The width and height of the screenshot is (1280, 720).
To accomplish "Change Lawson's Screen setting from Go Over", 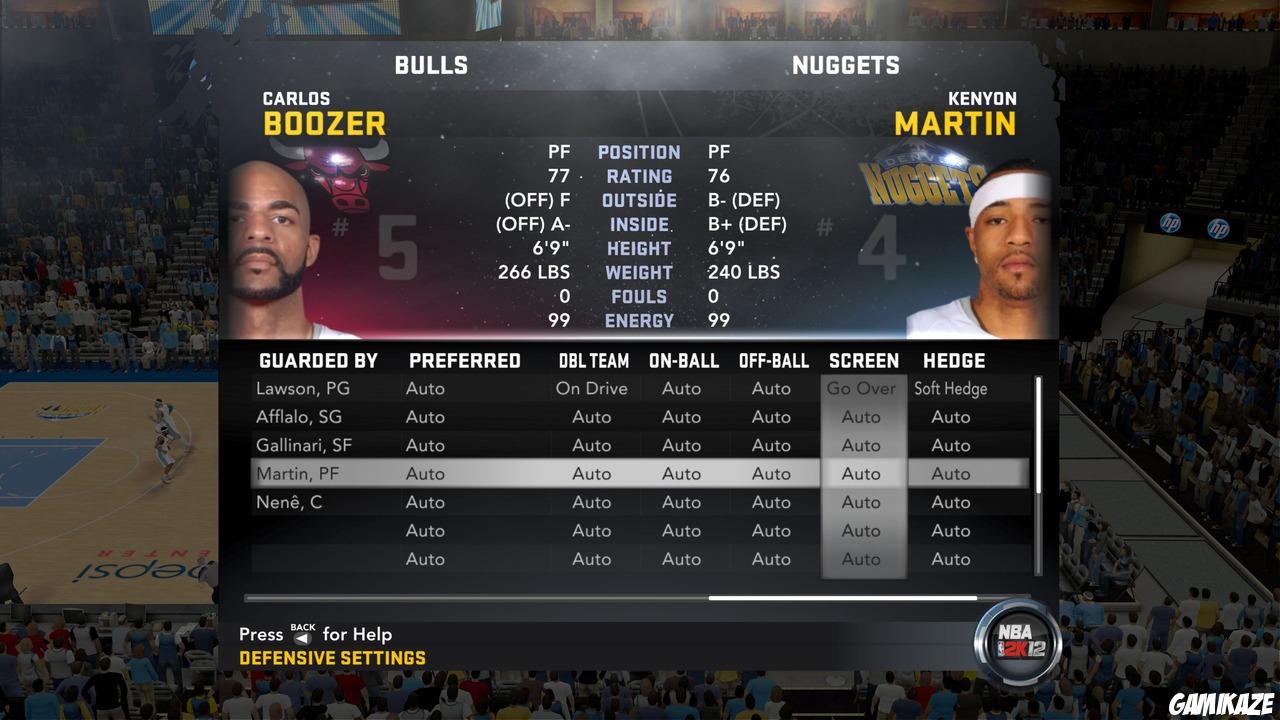I will [x=862, y=388].
